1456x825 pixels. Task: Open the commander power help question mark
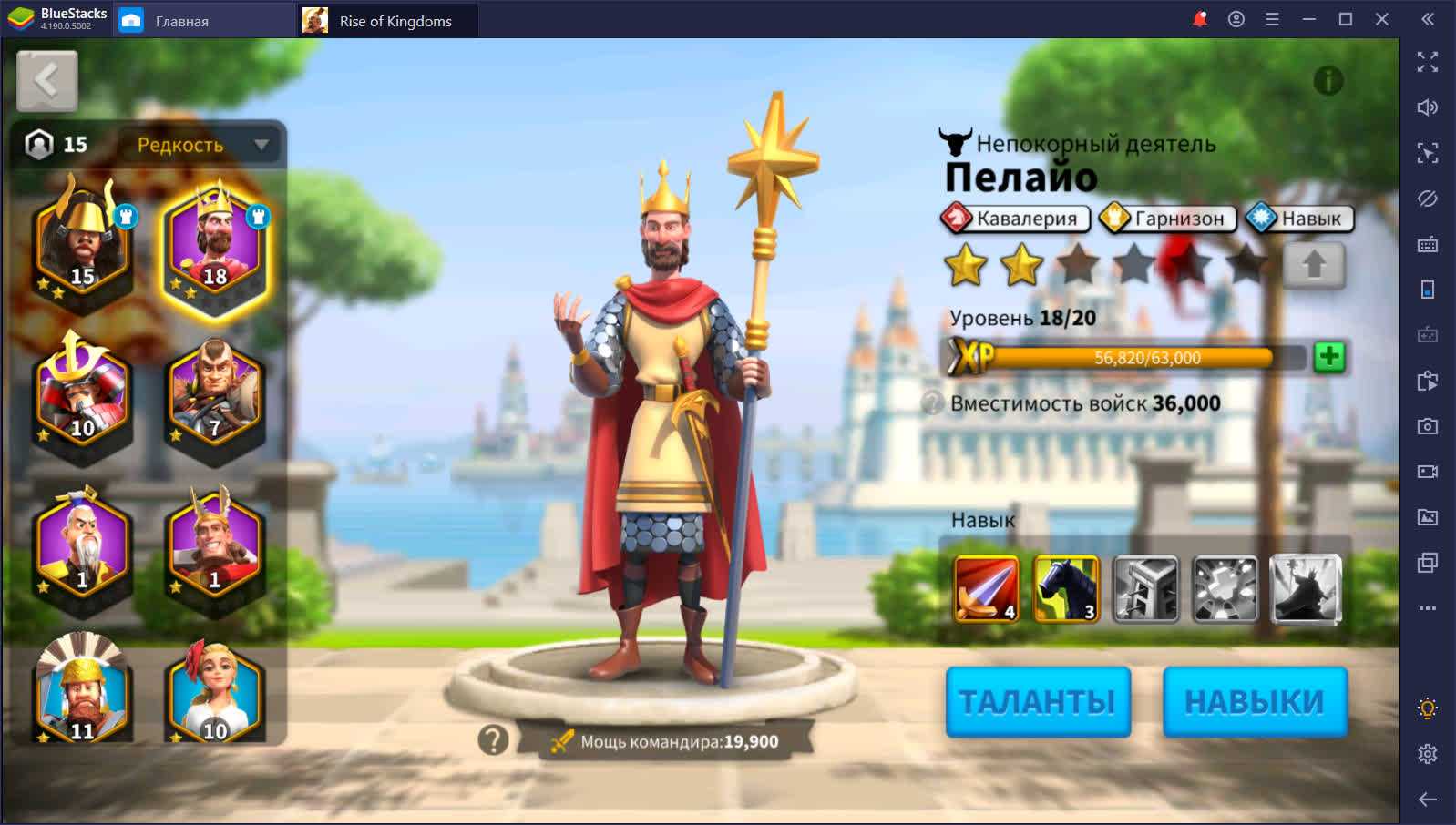[x=493, y=740]
